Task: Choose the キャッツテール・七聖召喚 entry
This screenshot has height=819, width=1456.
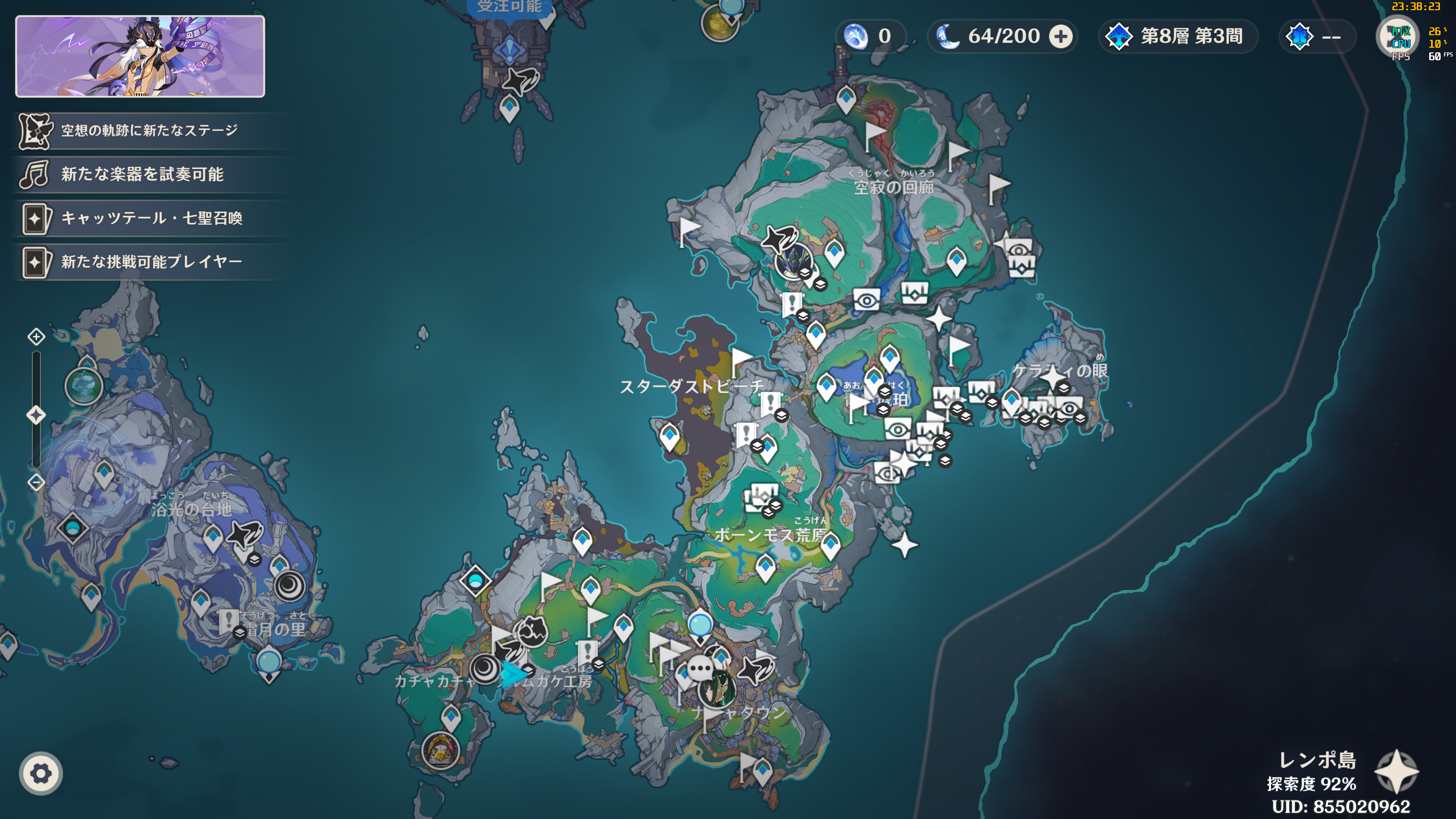Action: (152, 218)
